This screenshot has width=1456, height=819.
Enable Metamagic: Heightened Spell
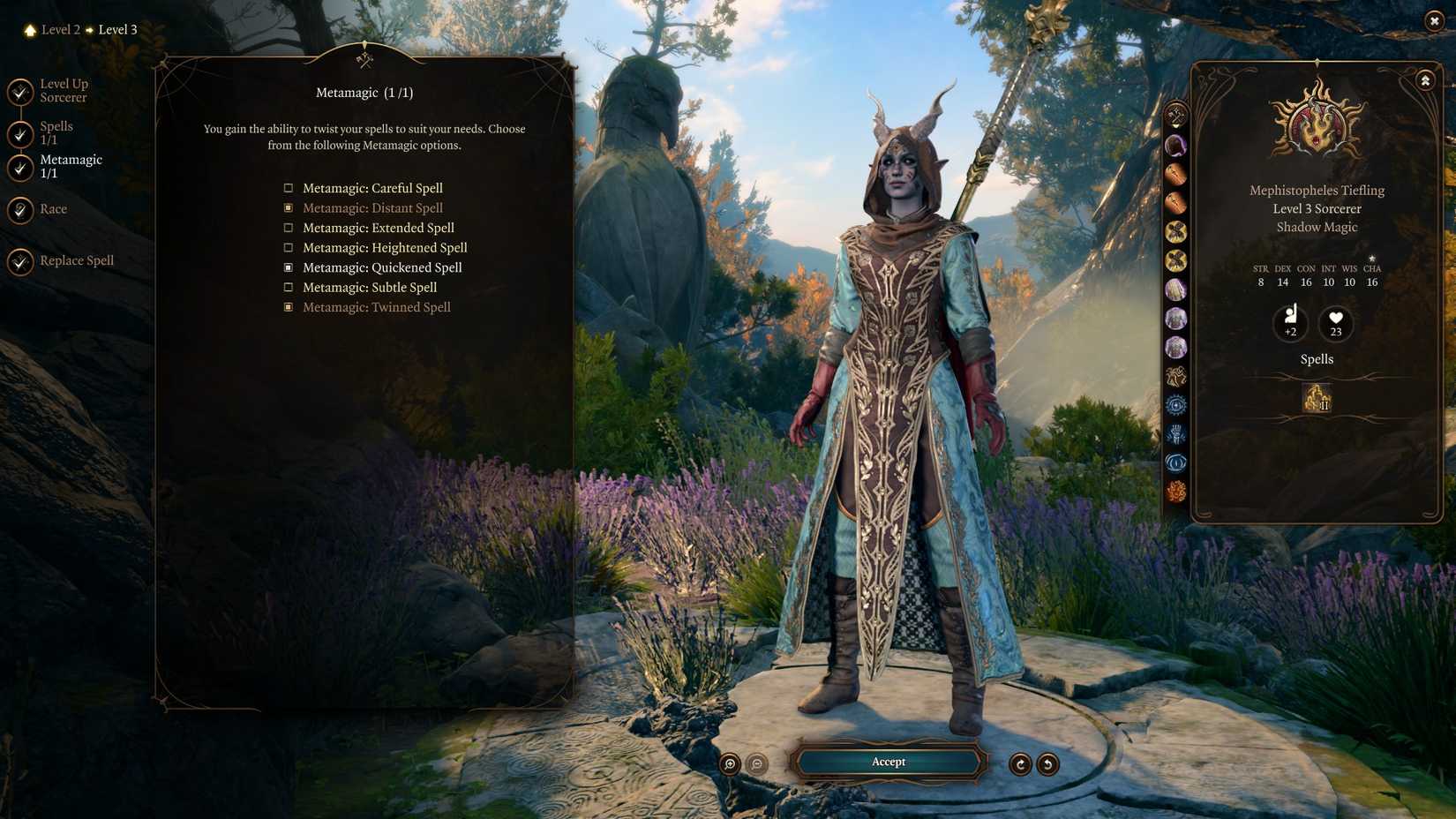click(288, 247)
